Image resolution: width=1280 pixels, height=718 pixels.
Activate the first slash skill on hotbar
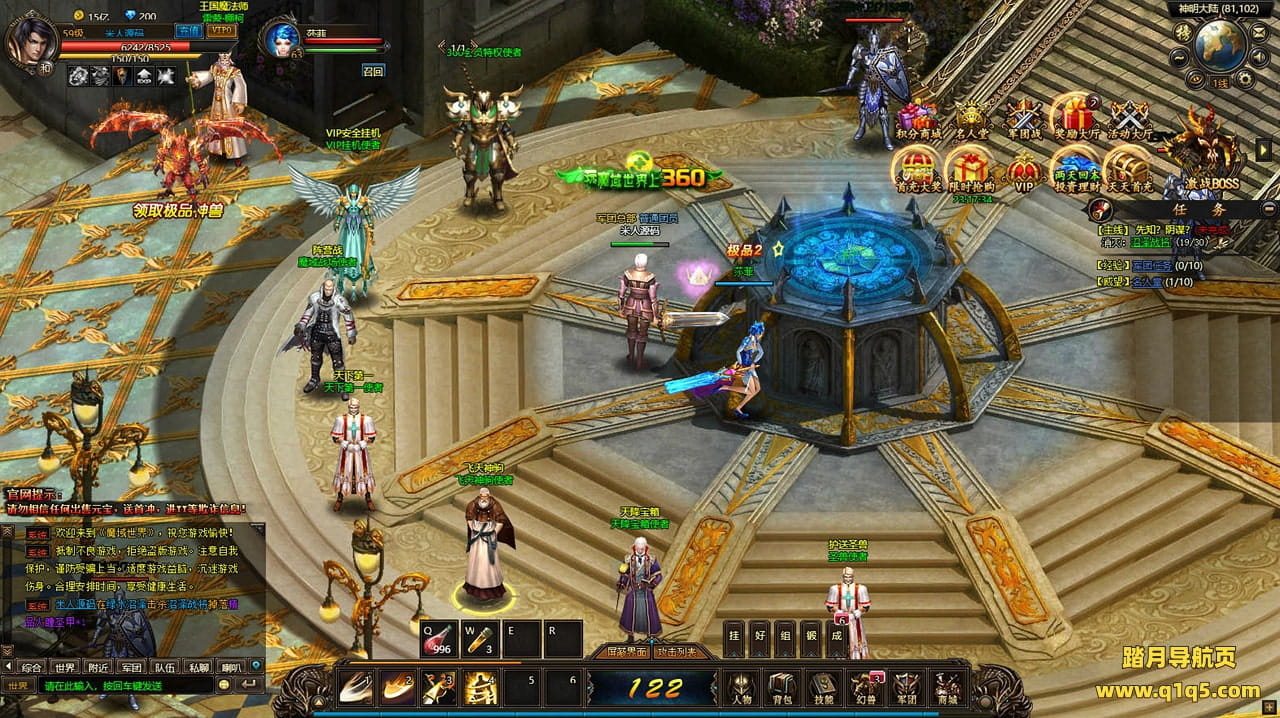(x=355, y=687)
